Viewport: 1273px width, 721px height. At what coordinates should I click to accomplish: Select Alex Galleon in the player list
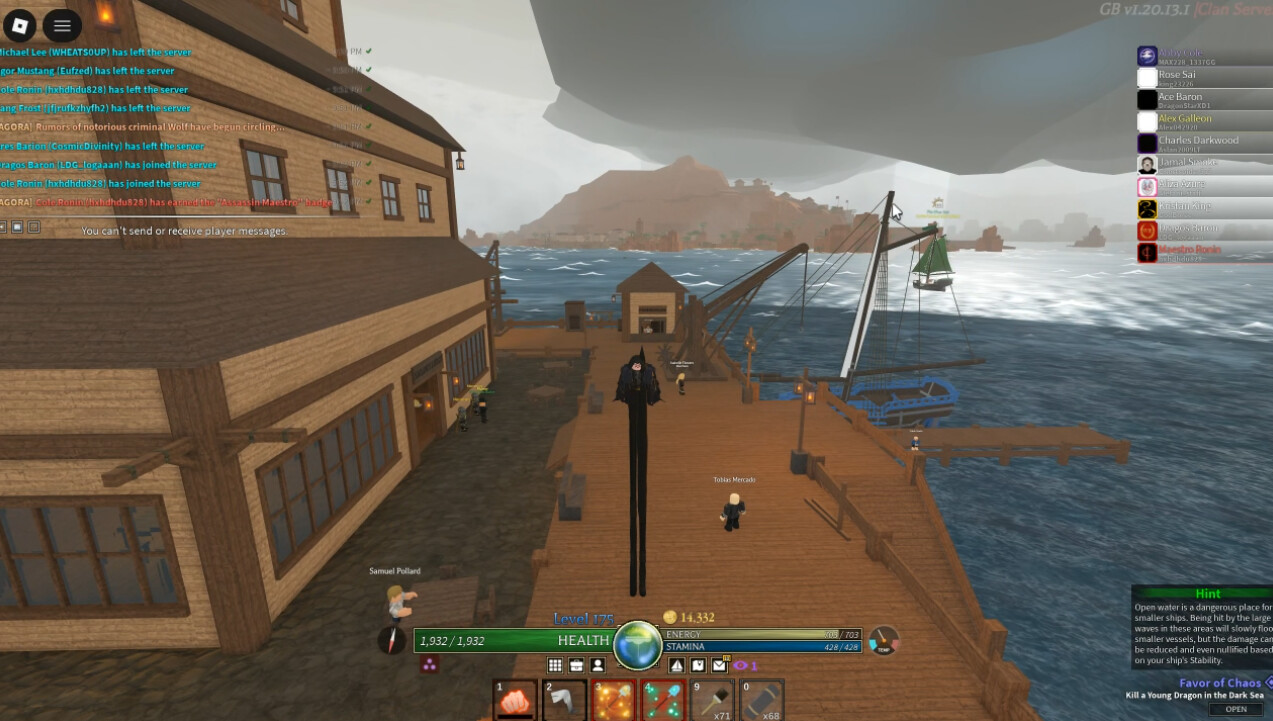(1184, 119)
